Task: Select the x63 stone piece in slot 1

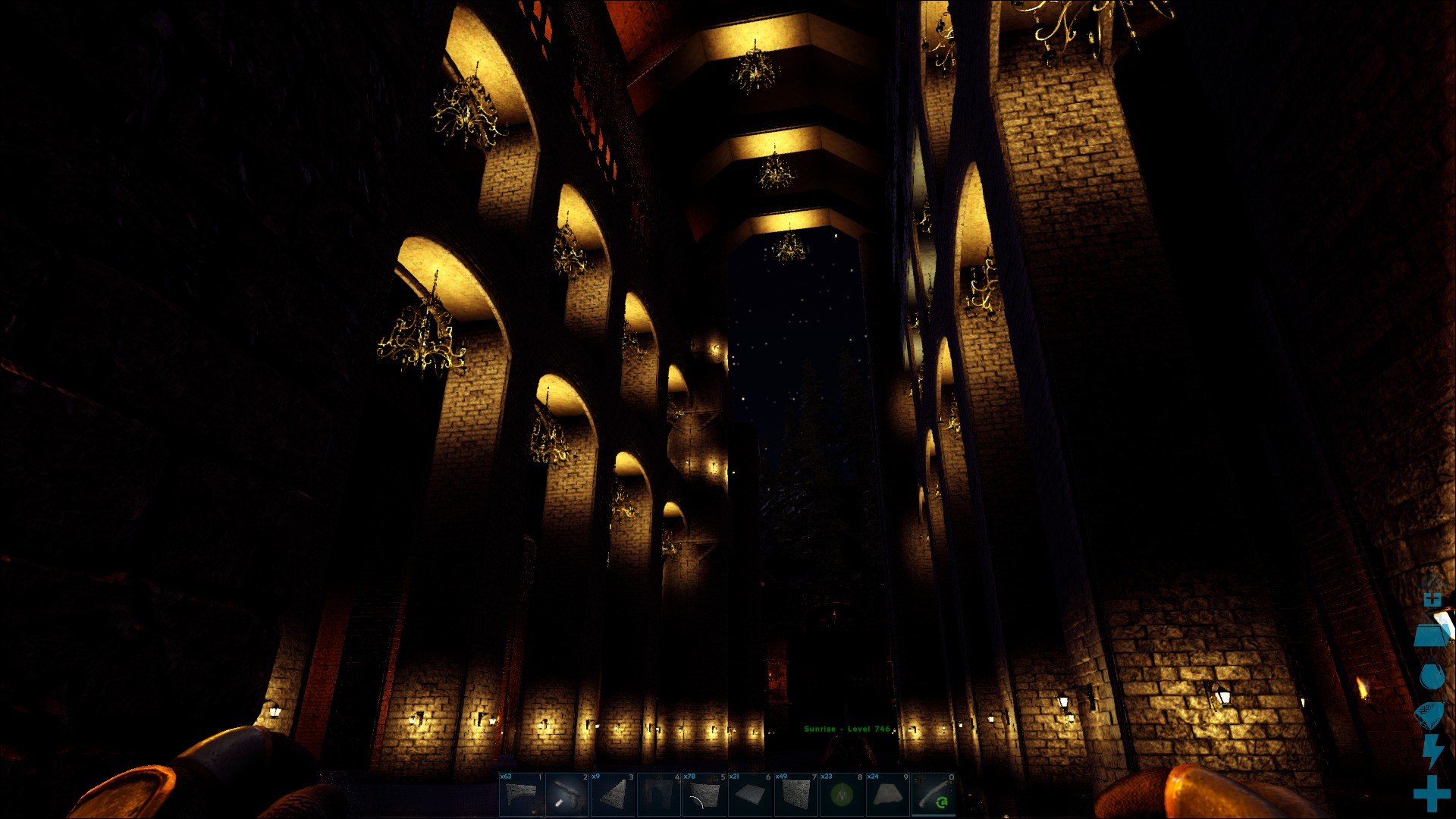Action: tap(521, 795)
